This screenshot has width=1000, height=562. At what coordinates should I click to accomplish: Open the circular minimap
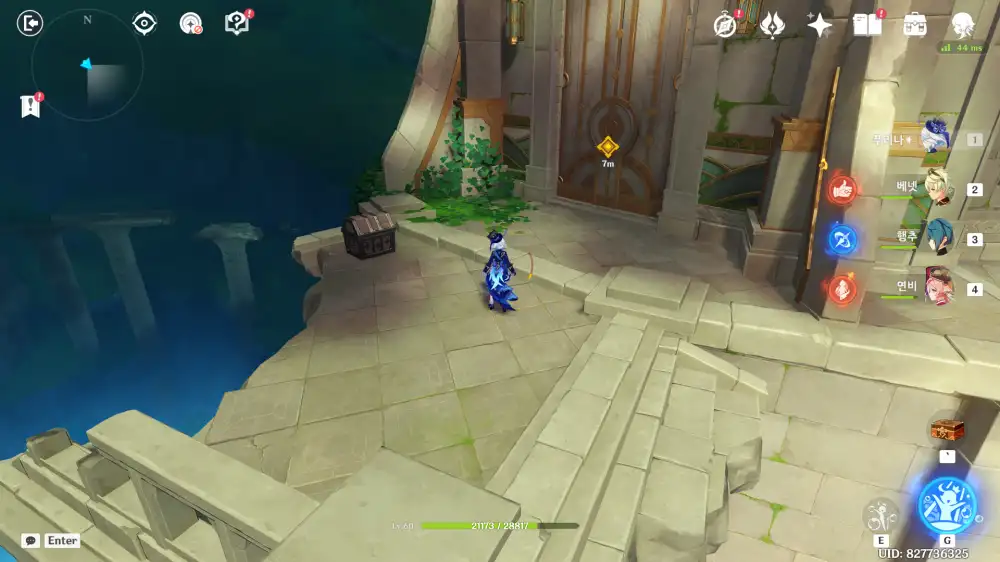click(x=87, y=66)
